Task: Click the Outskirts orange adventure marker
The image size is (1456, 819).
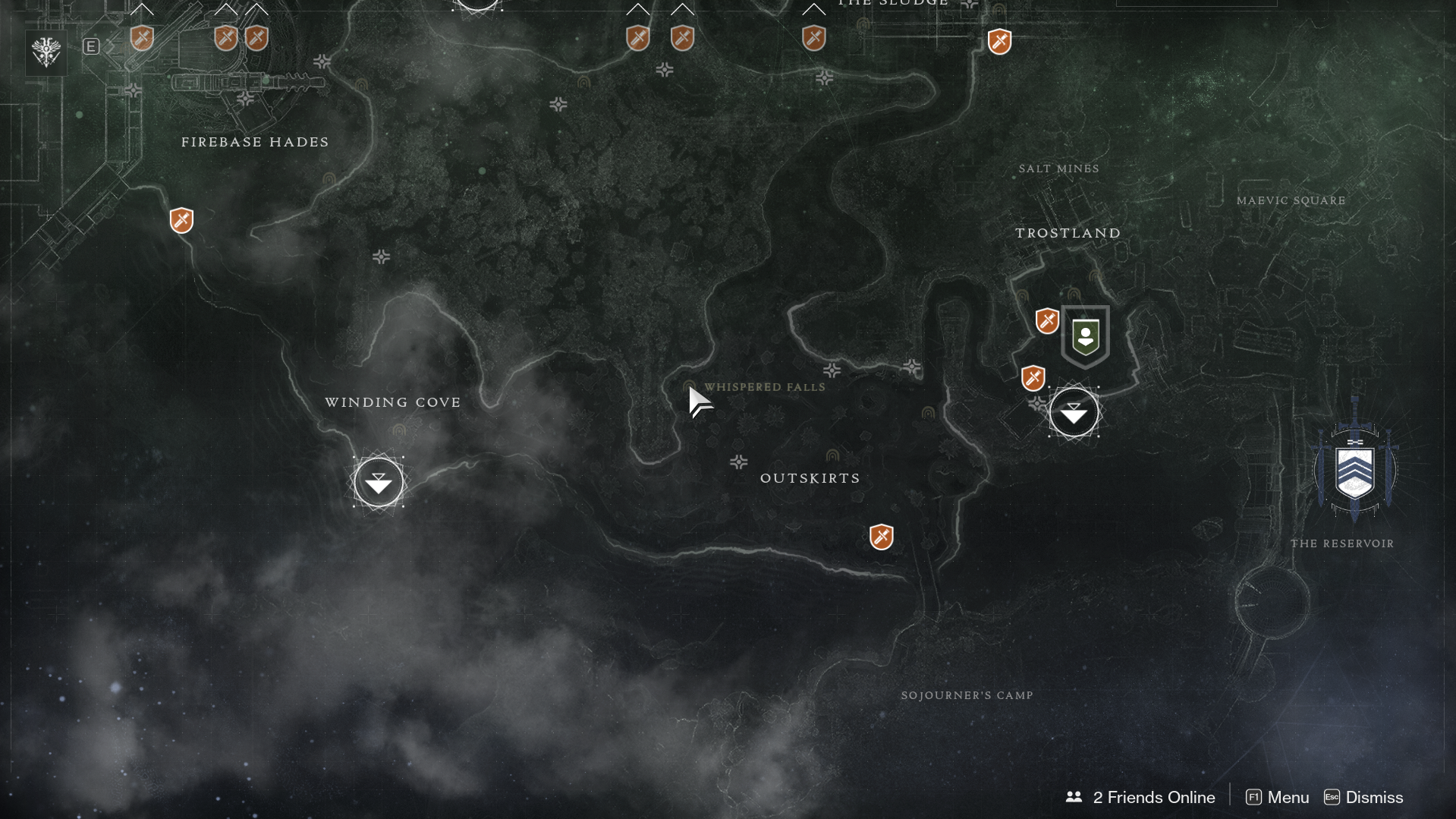Action: coord(881,537)
